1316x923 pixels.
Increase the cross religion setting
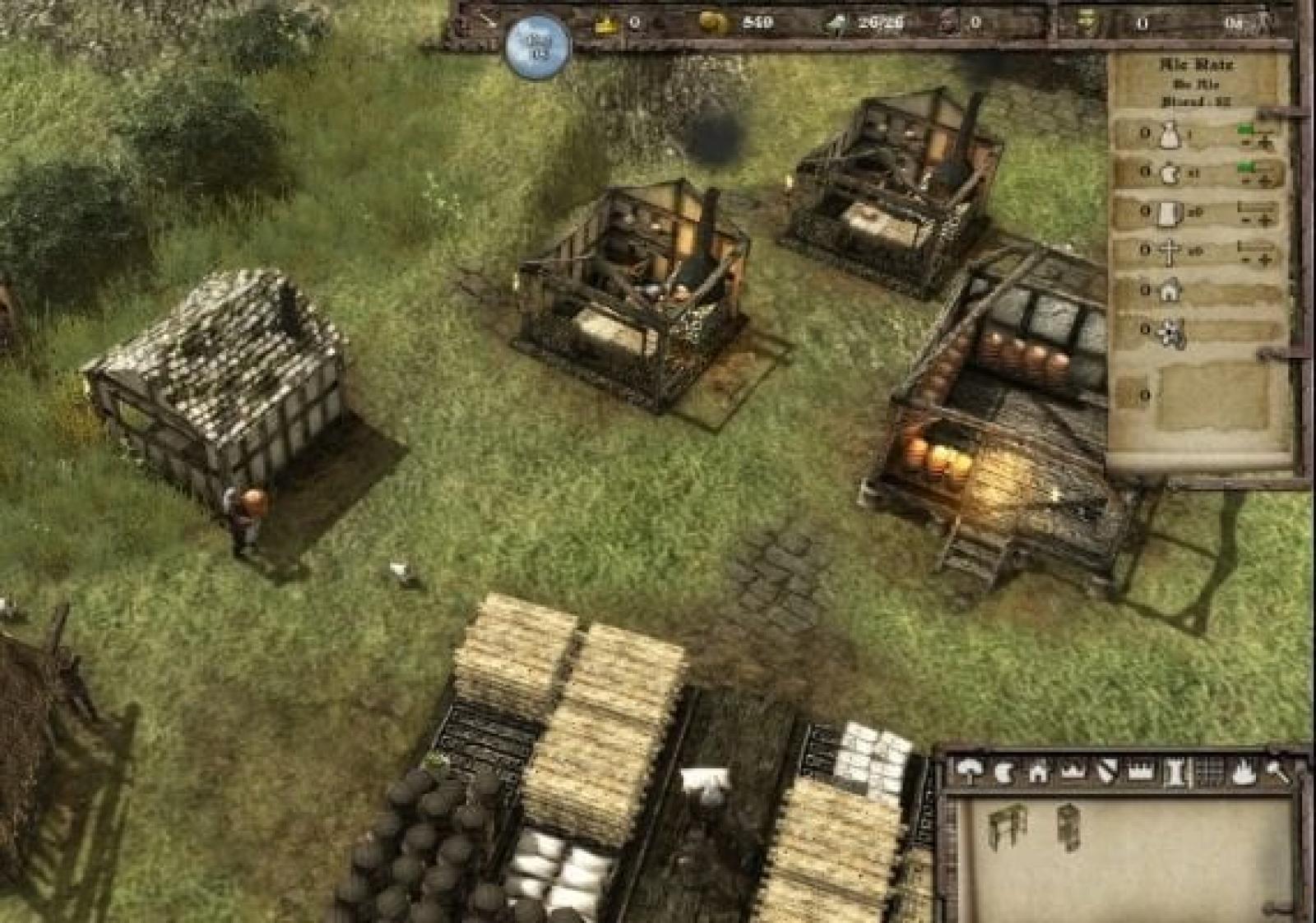click(1267, 259)
